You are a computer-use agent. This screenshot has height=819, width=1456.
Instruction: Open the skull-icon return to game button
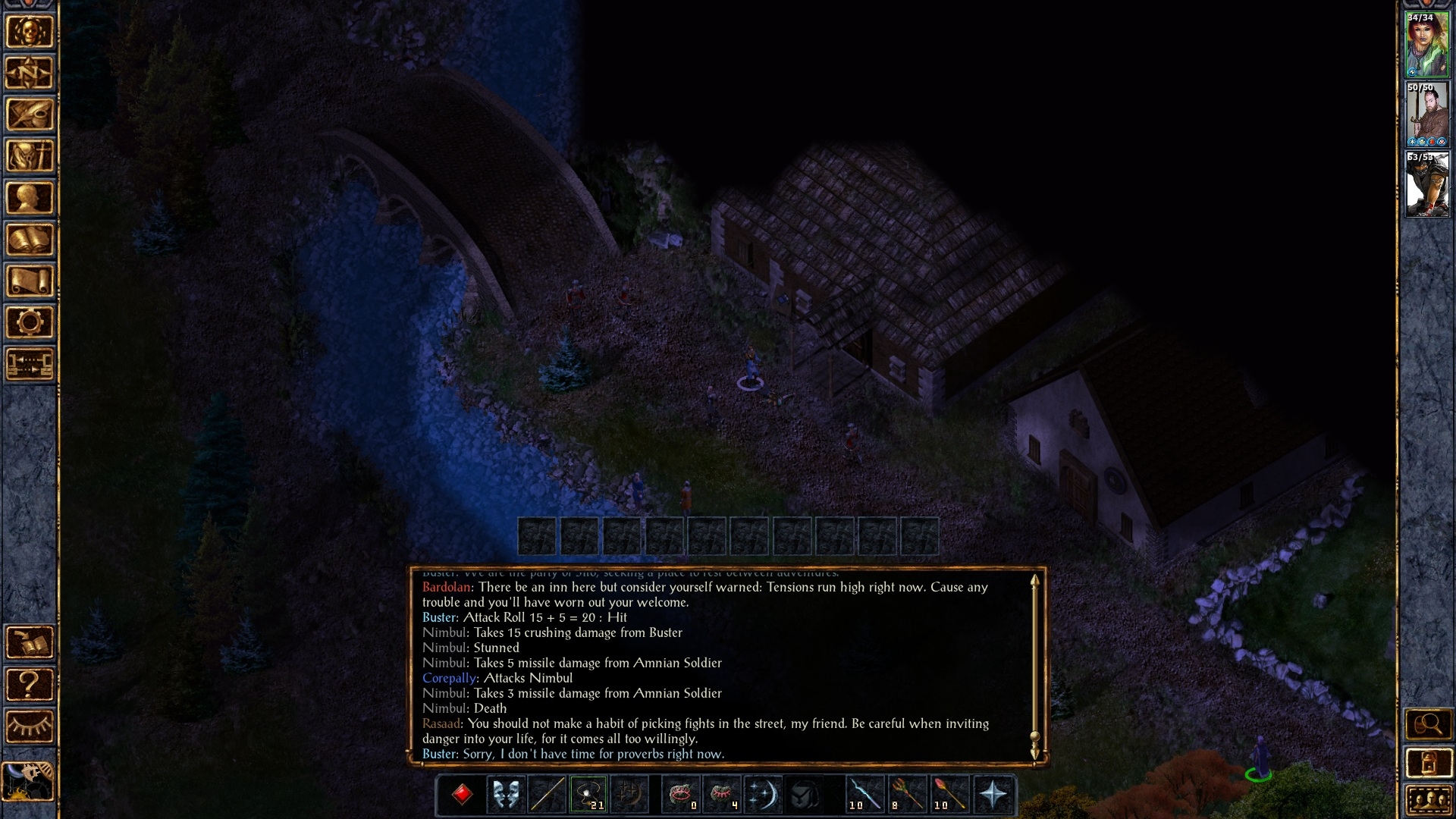30,32
